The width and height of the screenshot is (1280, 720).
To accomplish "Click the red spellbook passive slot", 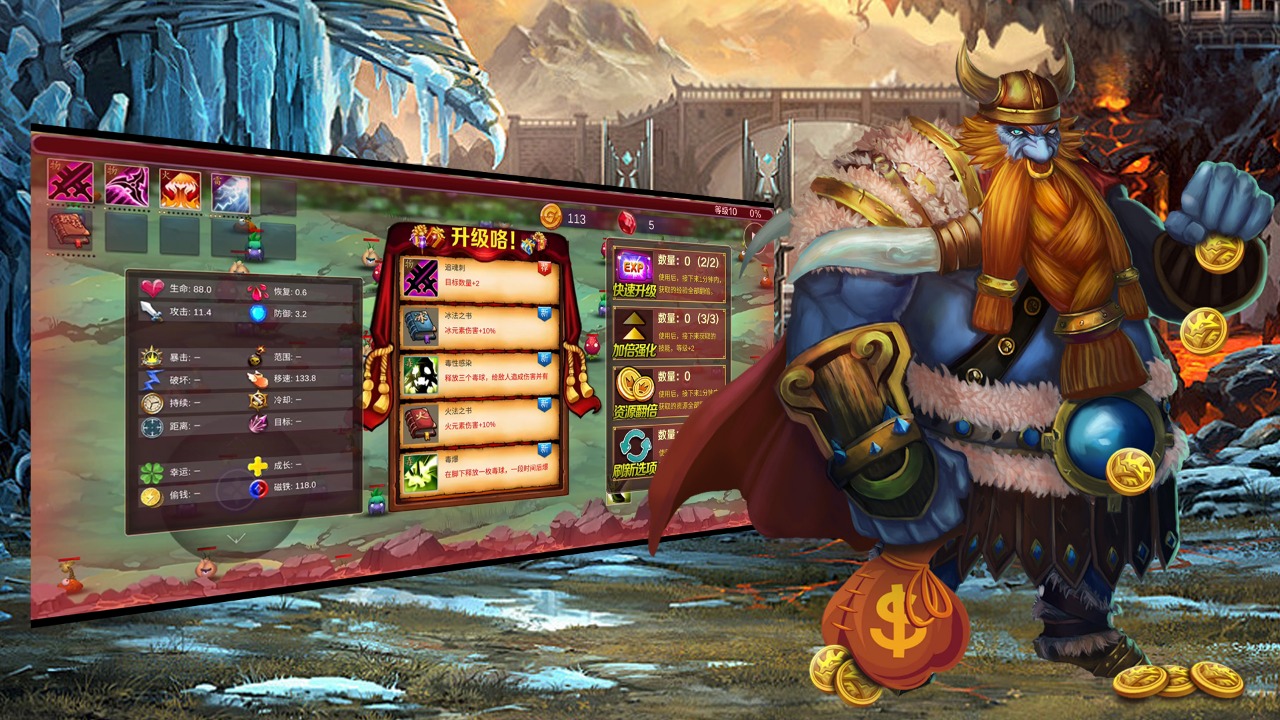I will [70, 229].
